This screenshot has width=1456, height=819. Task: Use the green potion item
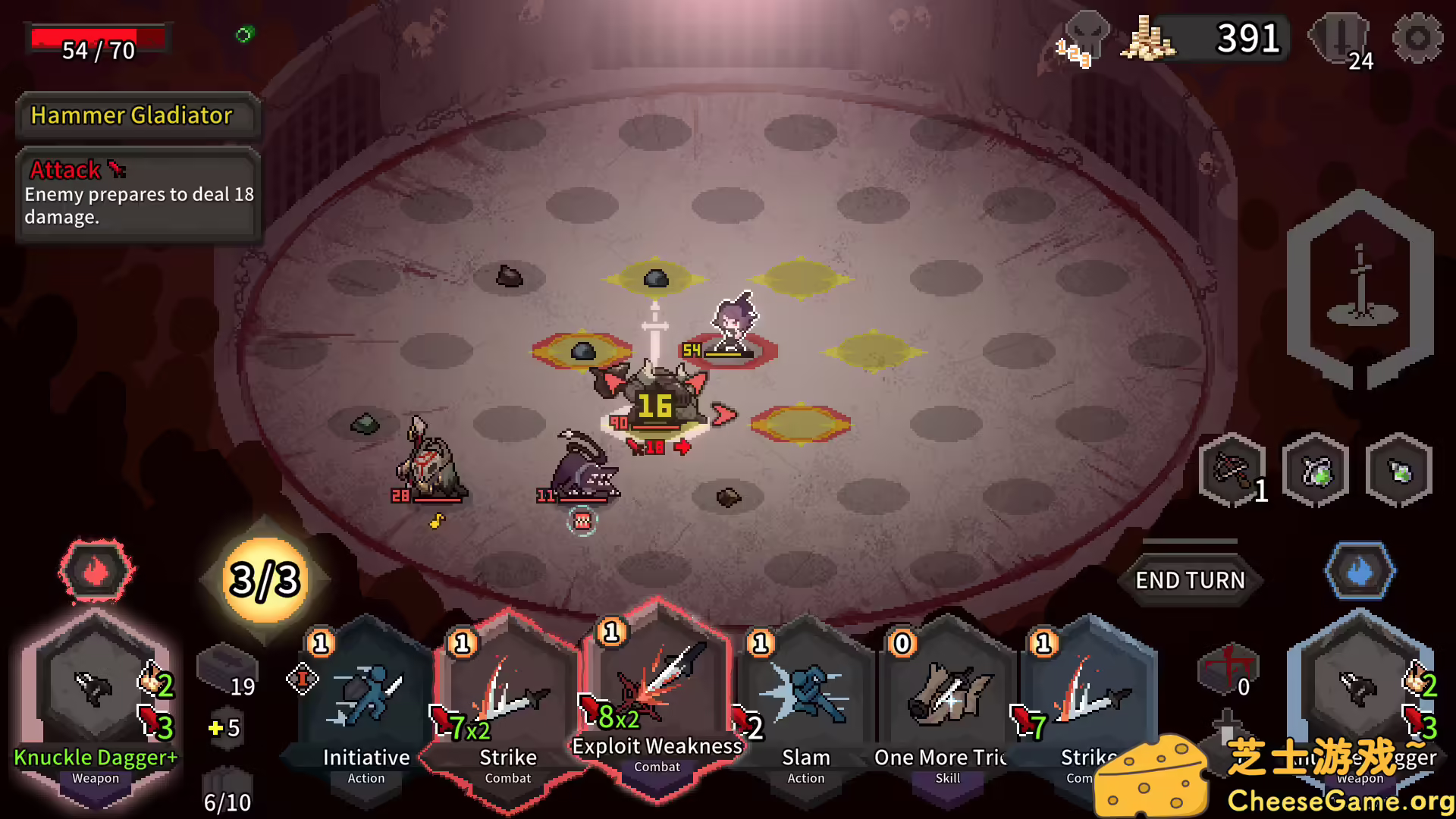tap(1316, 469)
